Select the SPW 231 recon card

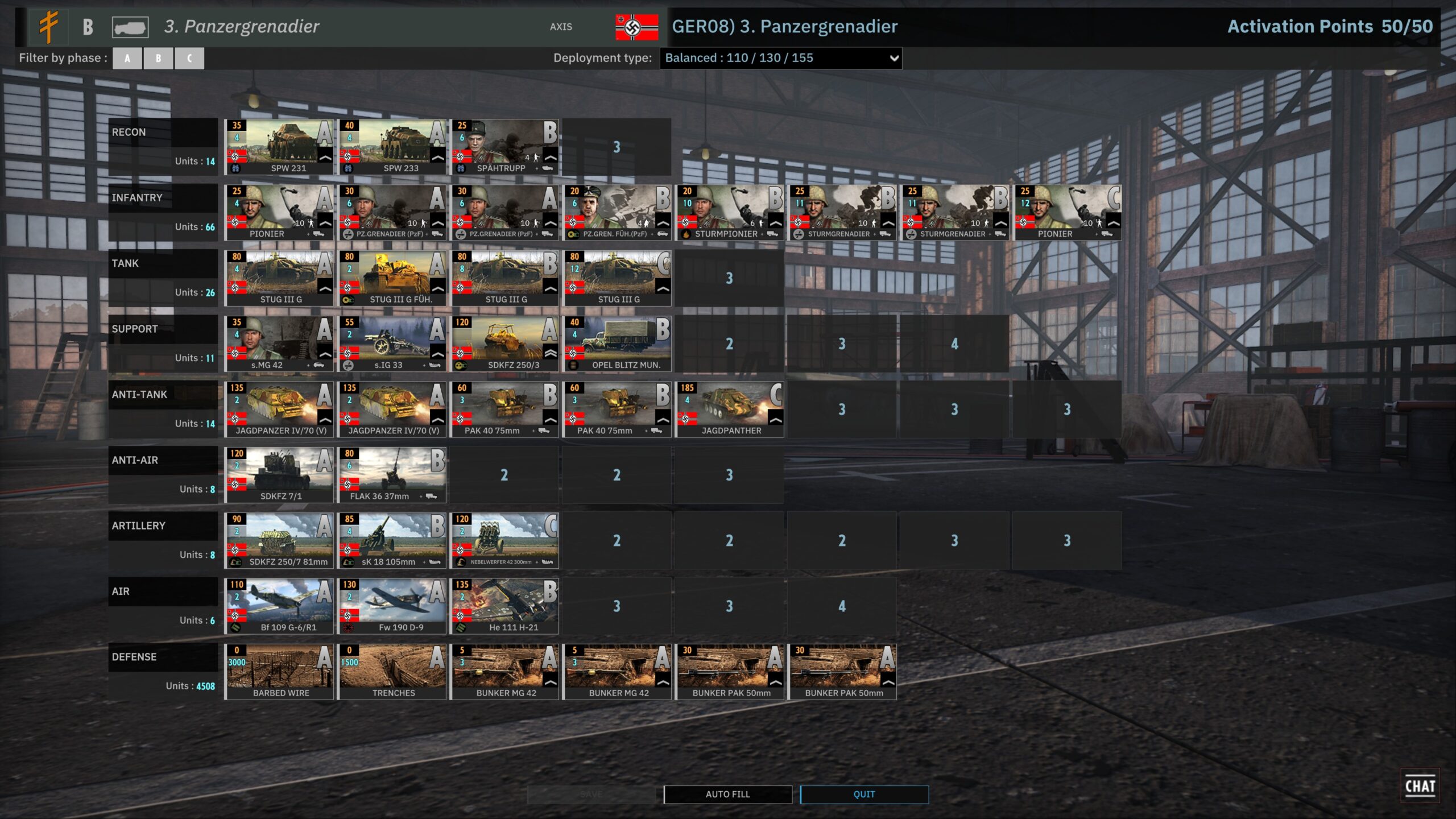(279, 147)
